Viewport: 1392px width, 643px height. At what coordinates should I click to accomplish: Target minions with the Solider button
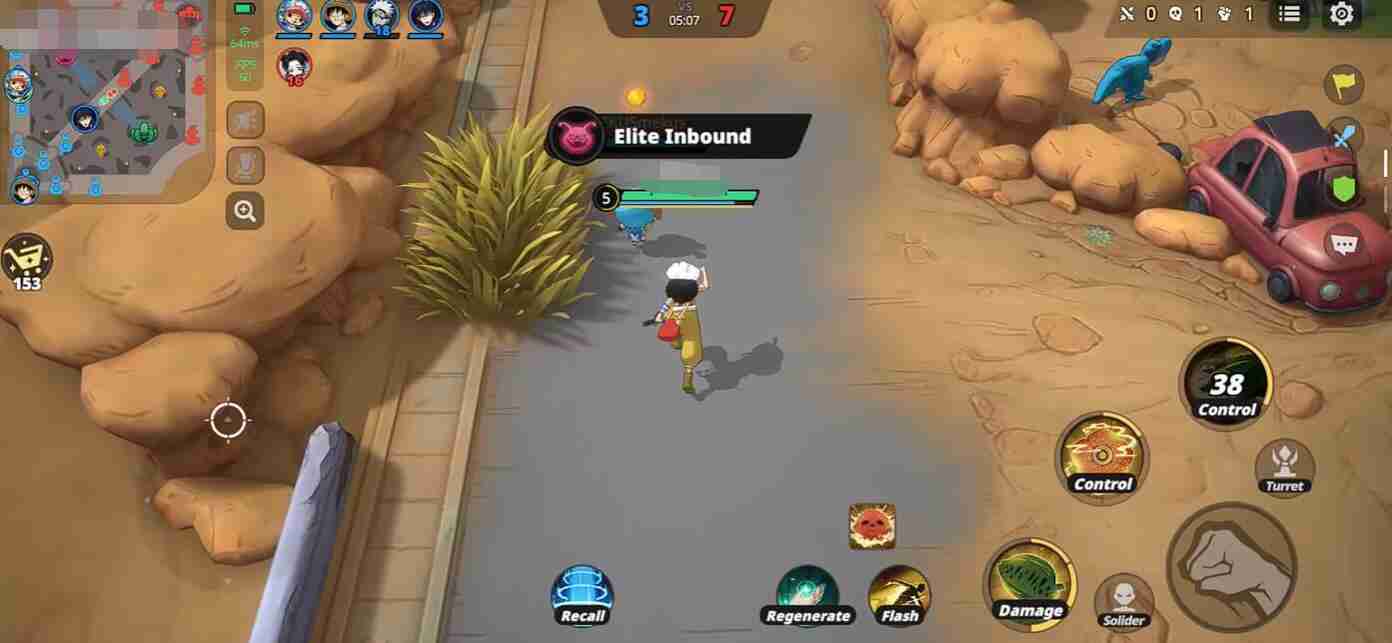point(1124,601)
